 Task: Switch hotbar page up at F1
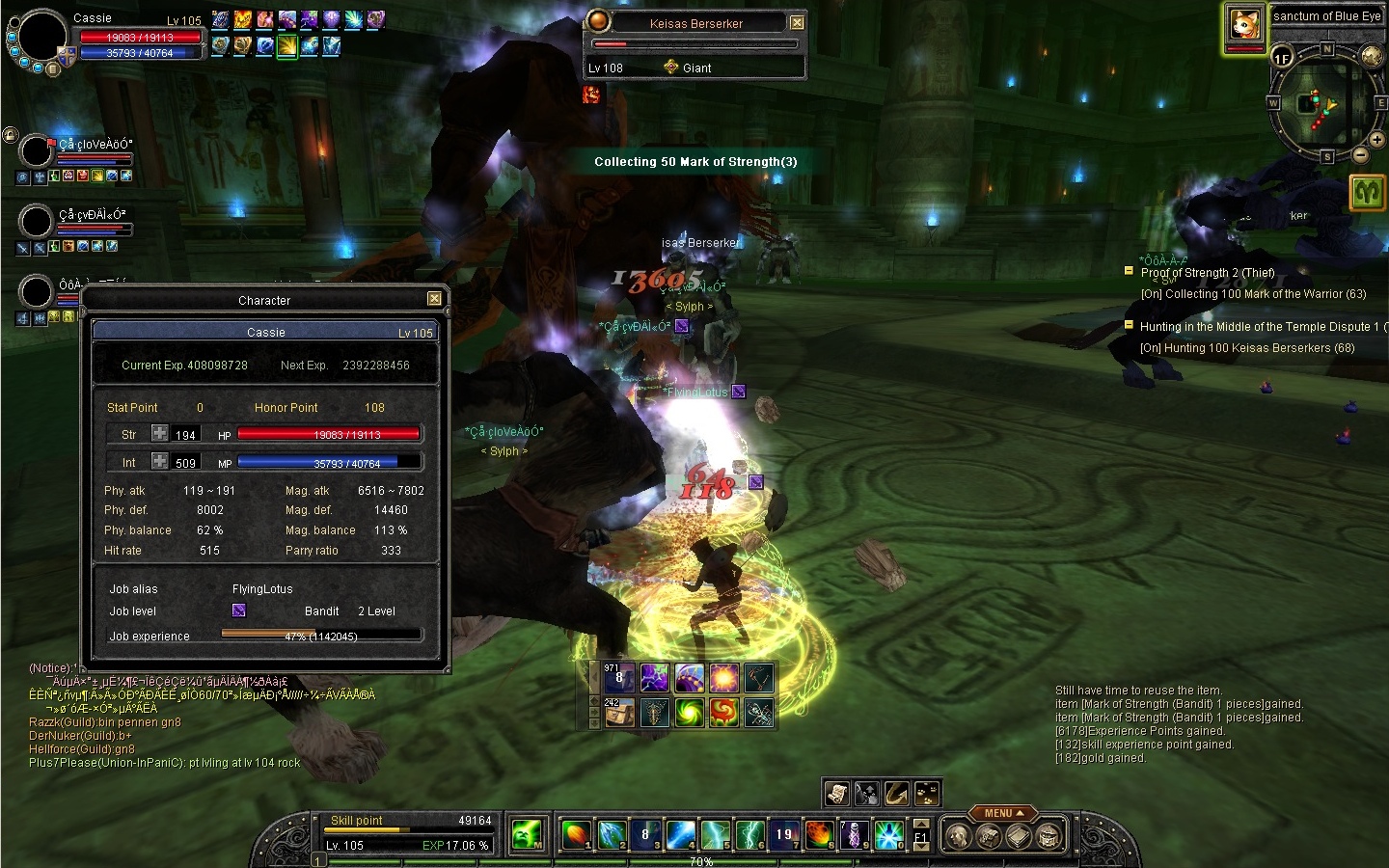(921, 825)
